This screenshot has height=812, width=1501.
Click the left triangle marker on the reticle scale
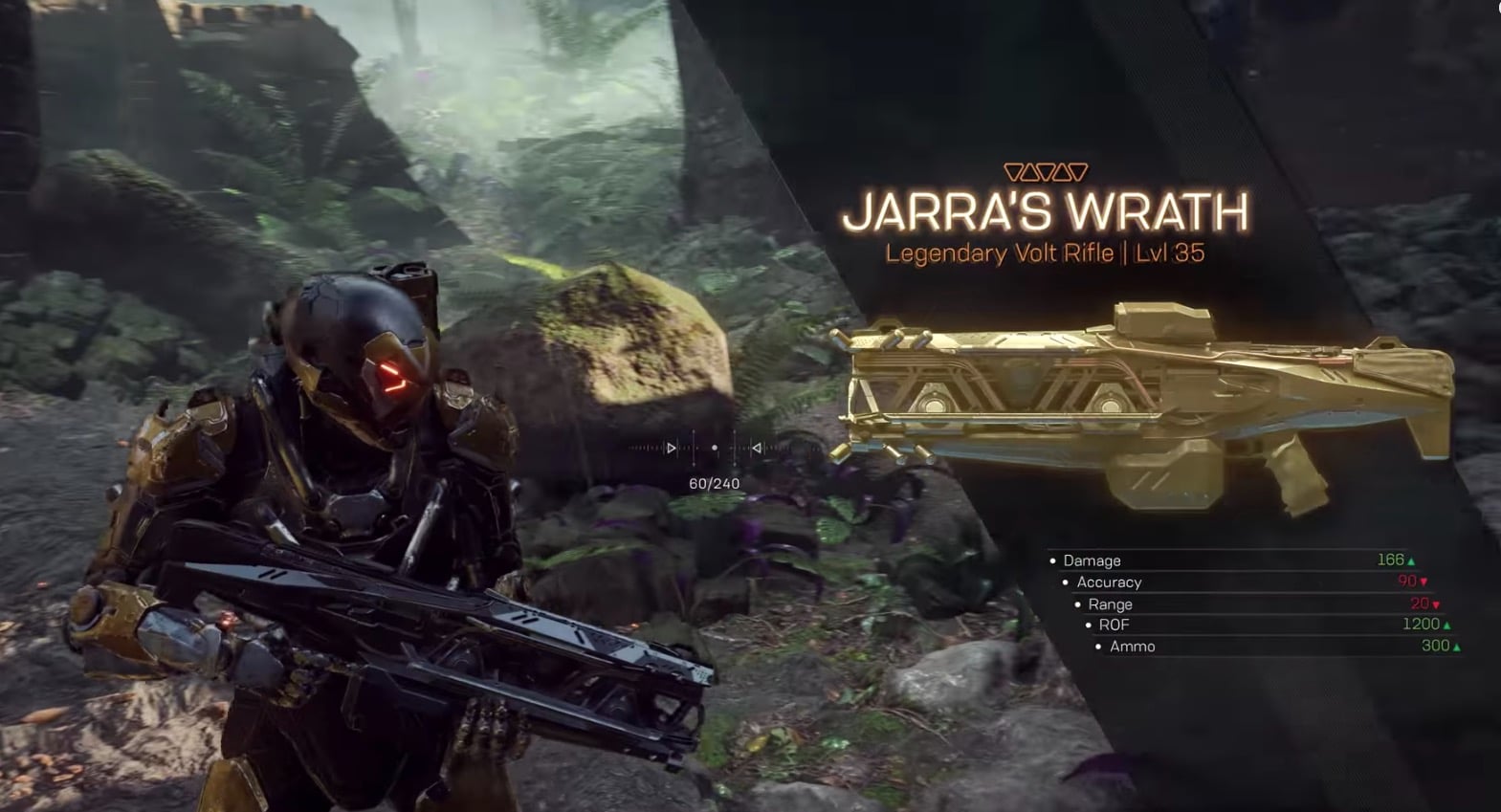(671, 448)
